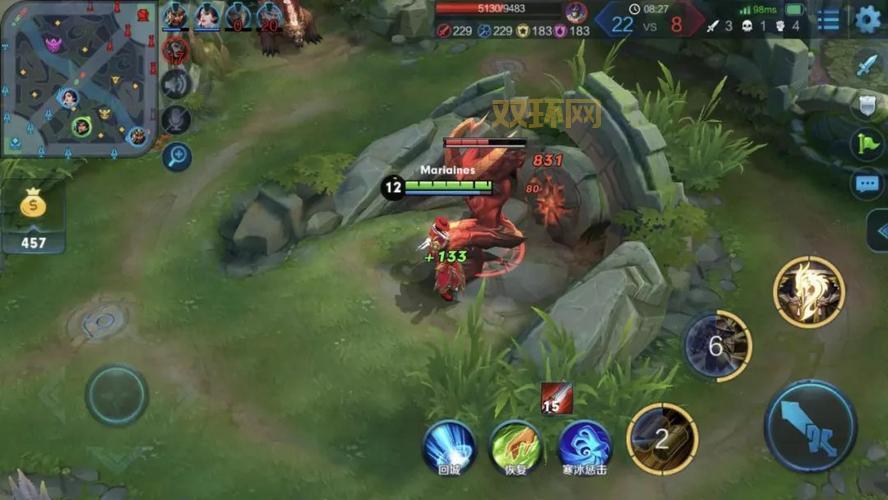Screen dimensions: 888x500
Task: Touch the movement joystick
Action: point(117,394)
